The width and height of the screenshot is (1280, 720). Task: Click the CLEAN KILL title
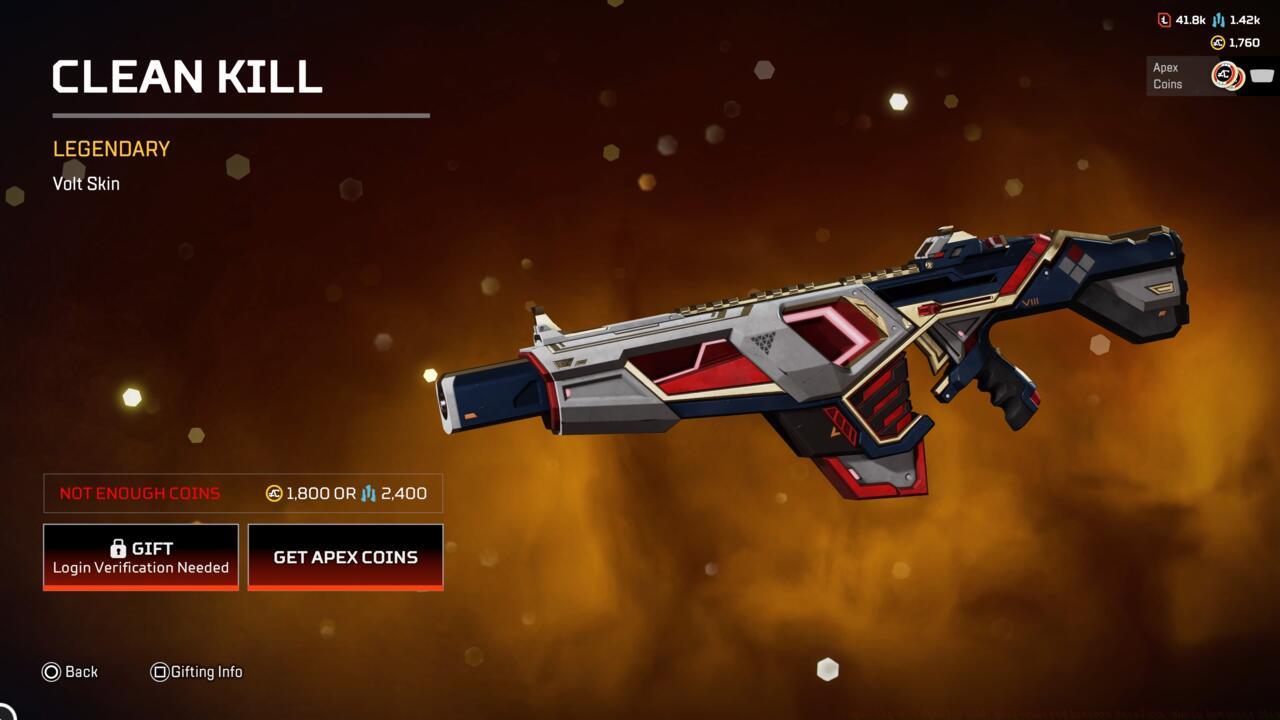pyautogui.click(x=186, y=77)
